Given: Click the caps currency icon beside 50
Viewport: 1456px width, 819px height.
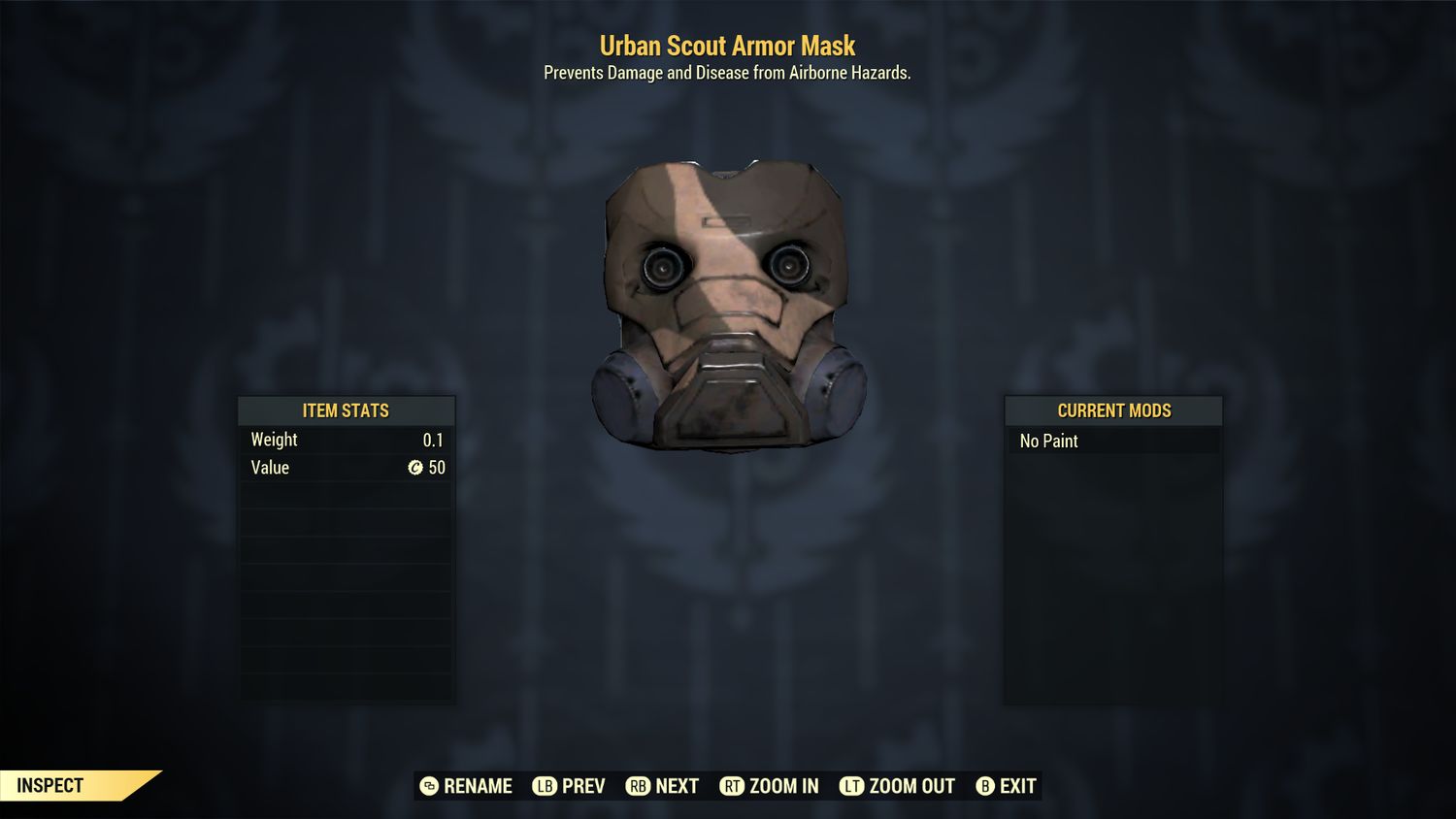Looking at the screenshot, I should 417,468.
